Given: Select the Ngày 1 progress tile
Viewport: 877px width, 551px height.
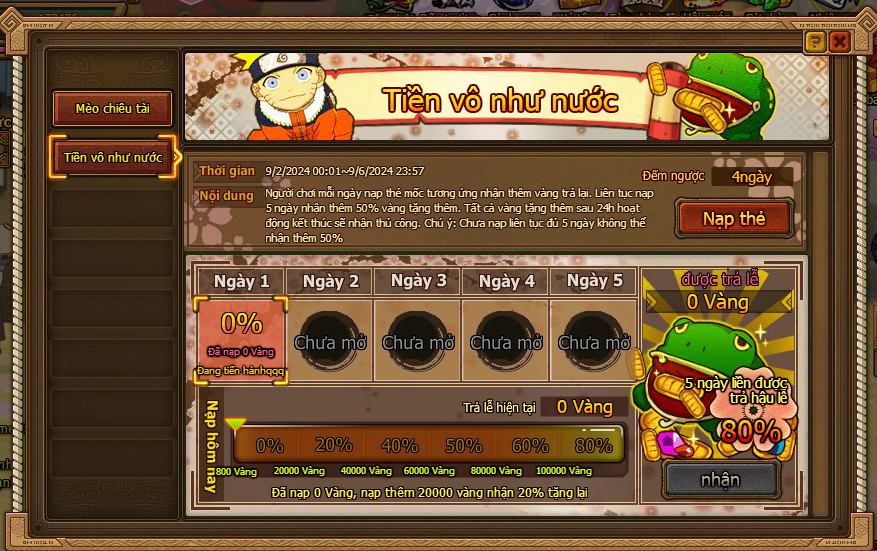Looking at the screenshot, I should point(241,340).
